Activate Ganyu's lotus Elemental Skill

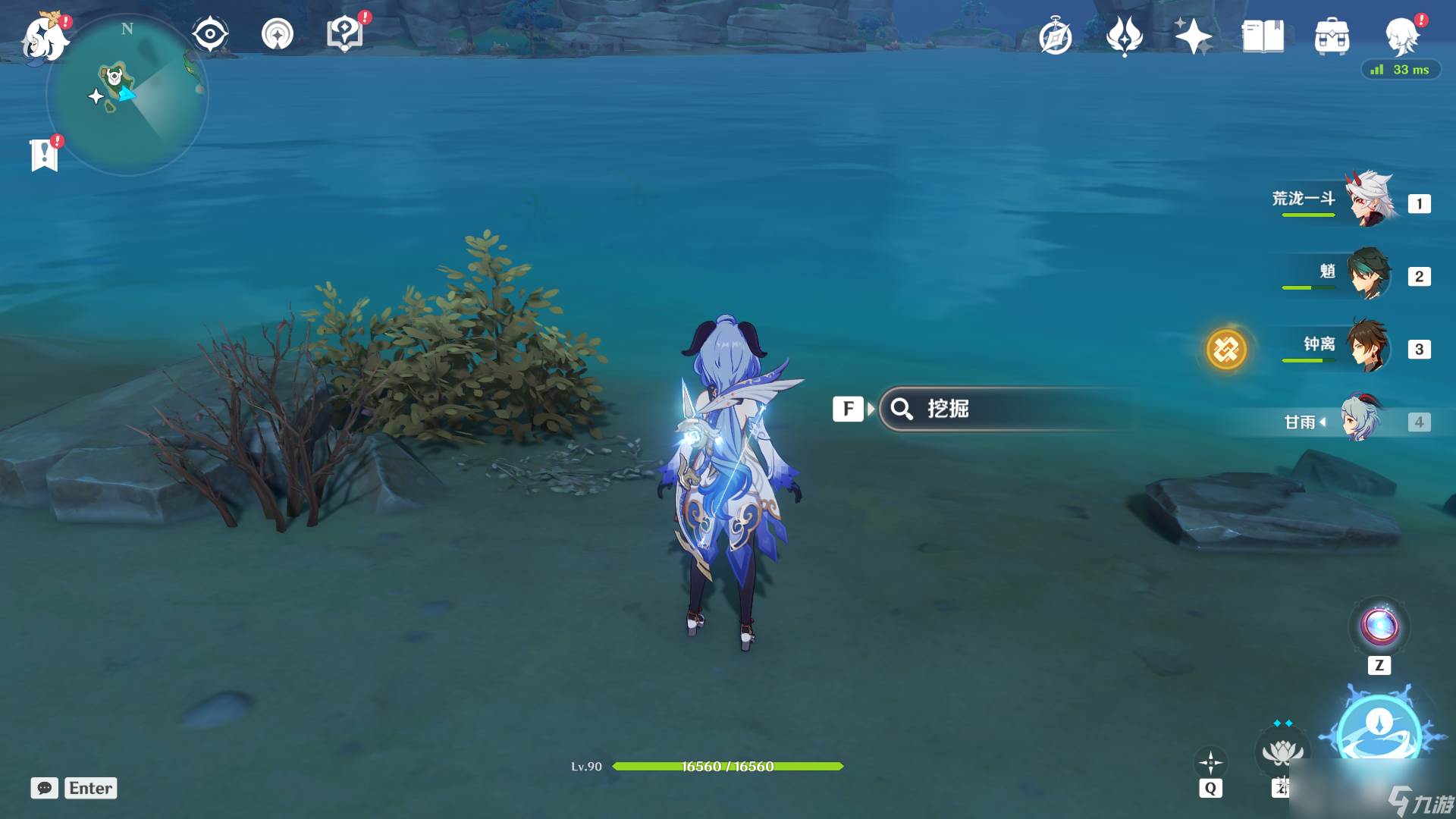point(1282,752)
